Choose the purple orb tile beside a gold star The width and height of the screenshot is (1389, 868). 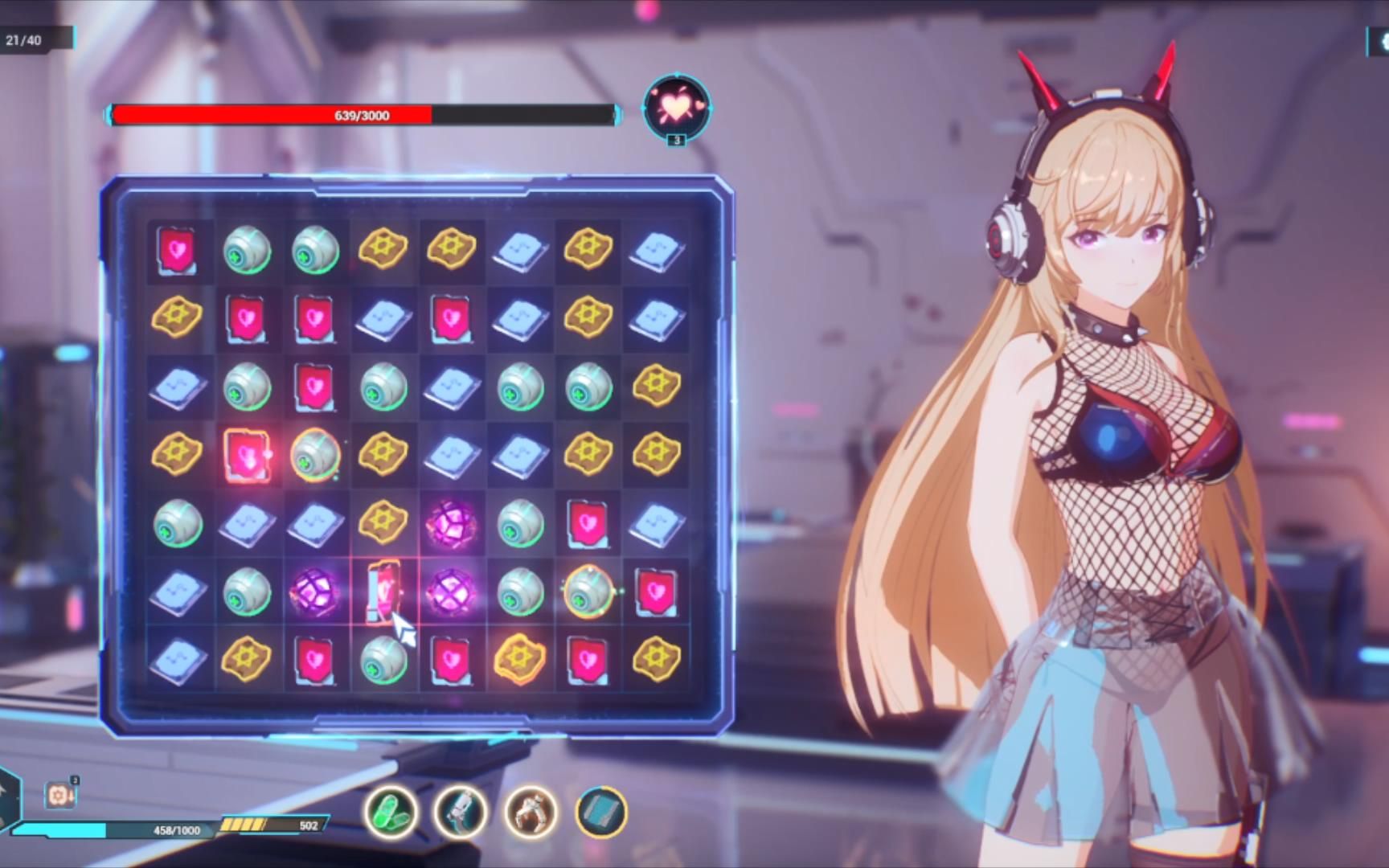tap(452, 523)
